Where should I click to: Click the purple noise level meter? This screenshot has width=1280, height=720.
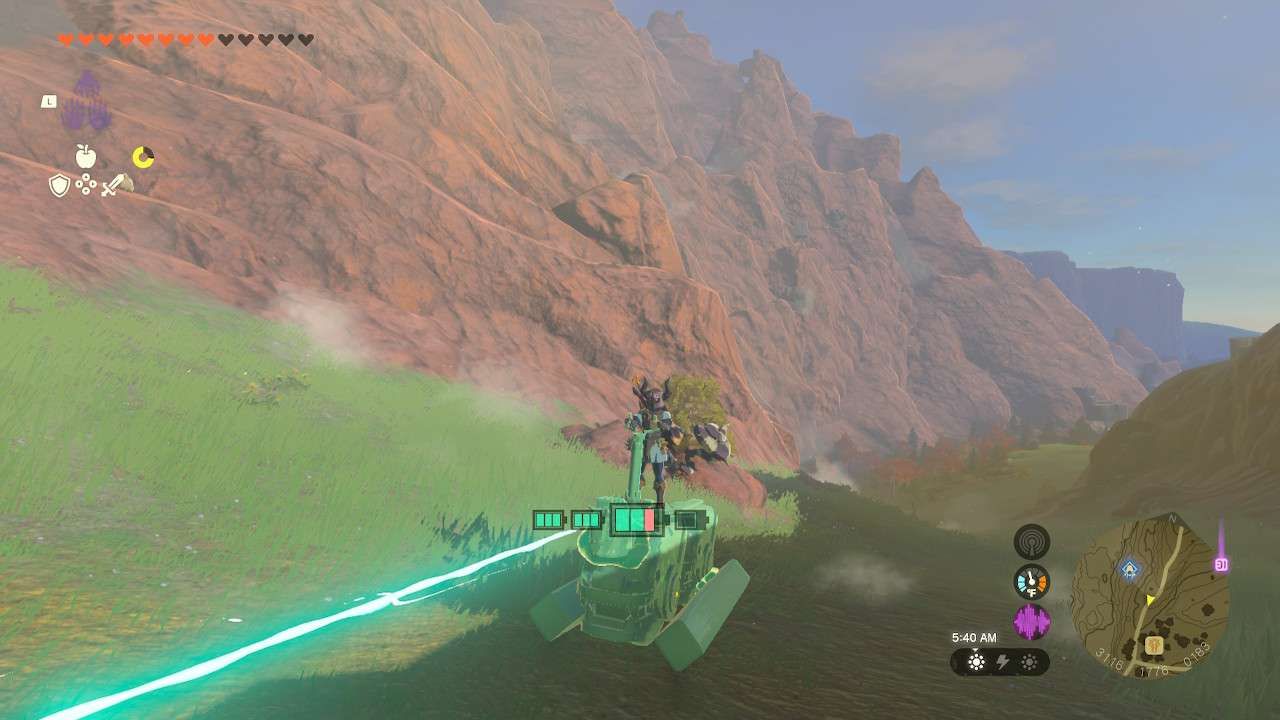tap(1030, 619)
